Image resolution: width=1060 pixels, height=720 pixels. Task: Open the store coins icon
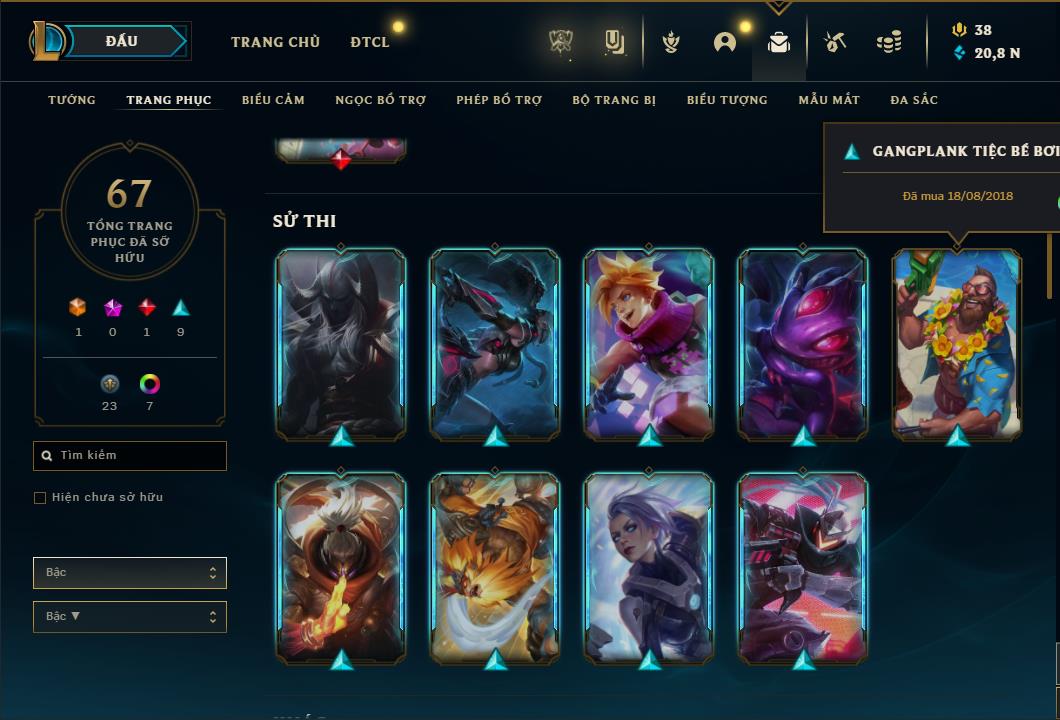coord(888,42)
